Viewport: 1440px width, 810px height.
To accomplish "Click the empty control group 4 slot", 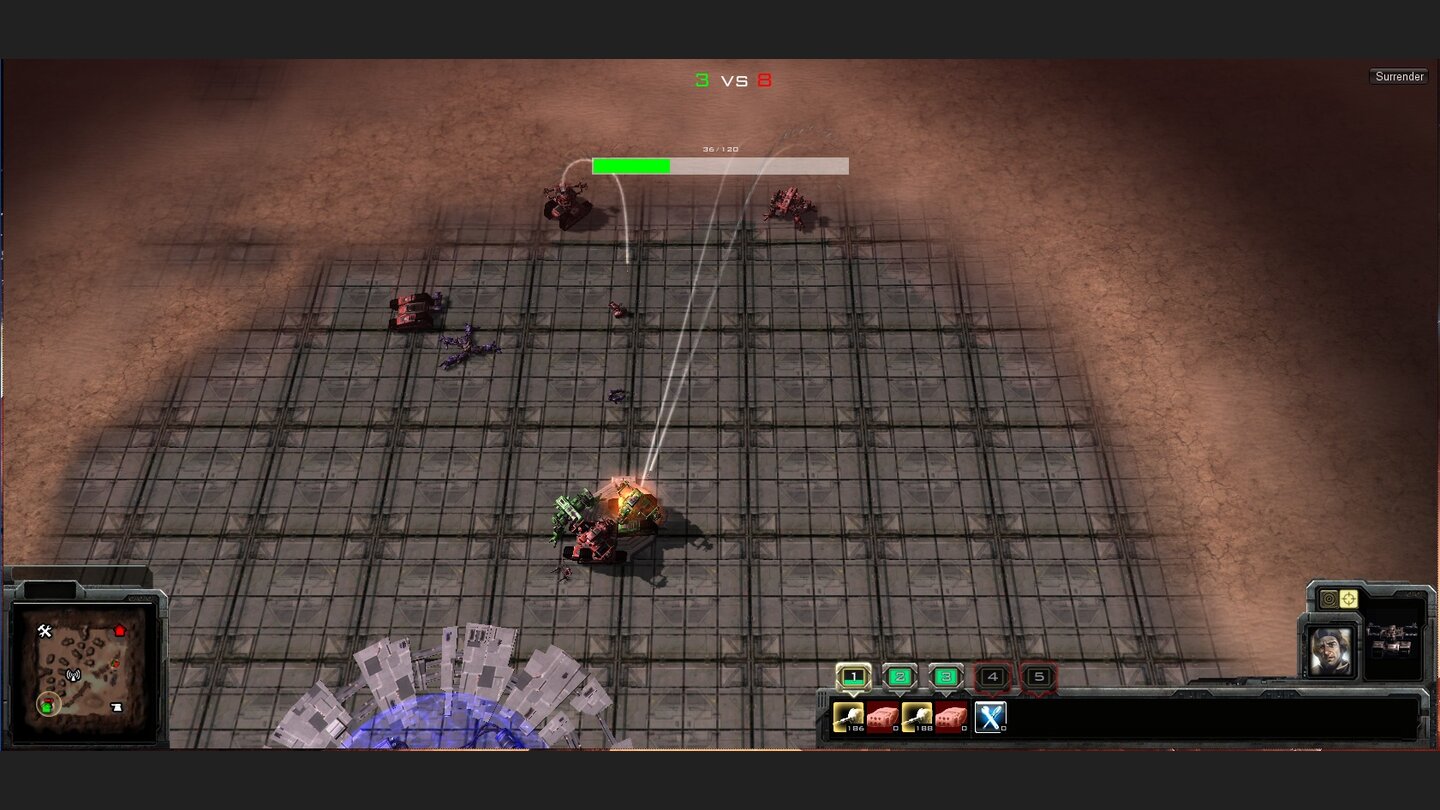I will [992, 676].
